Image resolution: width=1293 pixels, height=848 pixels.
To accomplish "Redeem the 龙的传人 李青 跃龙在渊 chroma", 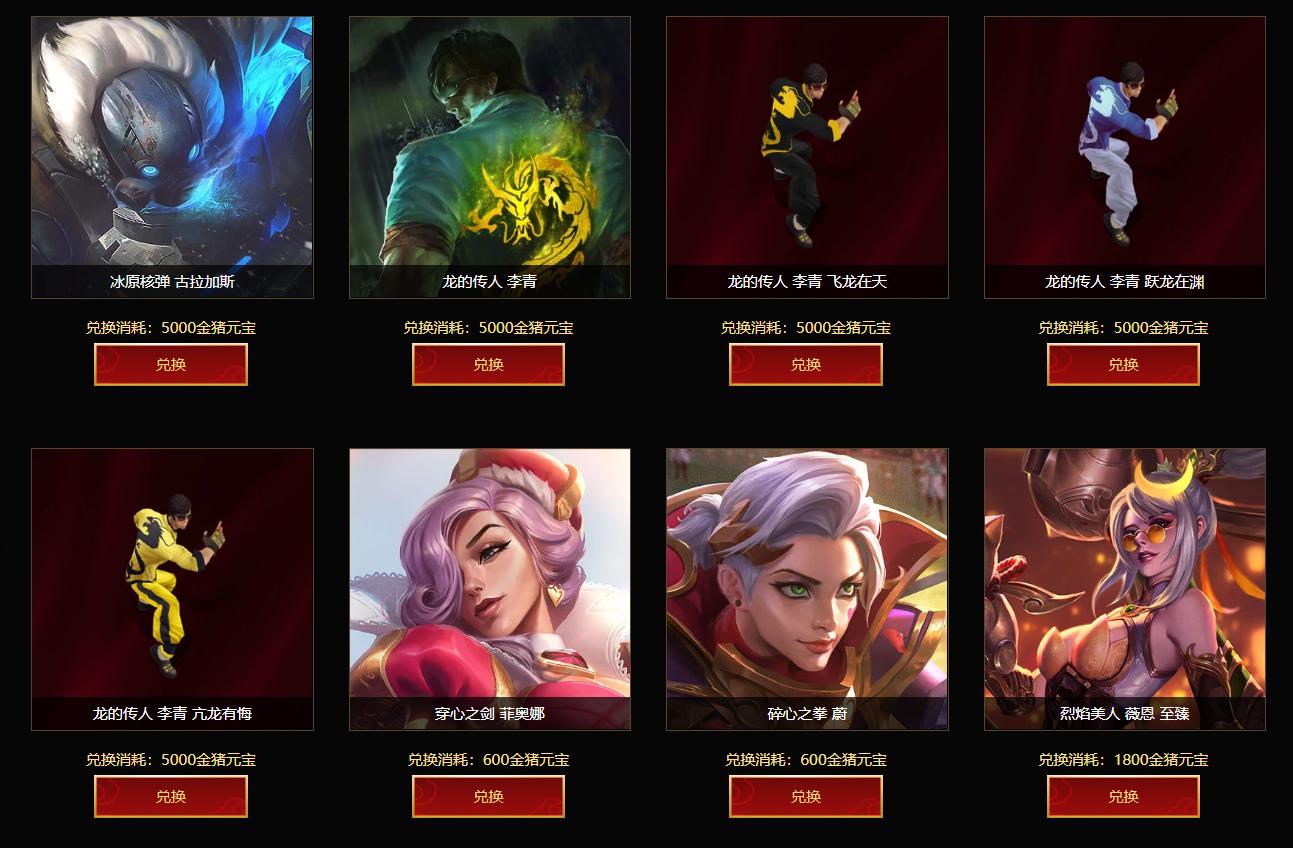I will click(x=1123, y=365).
